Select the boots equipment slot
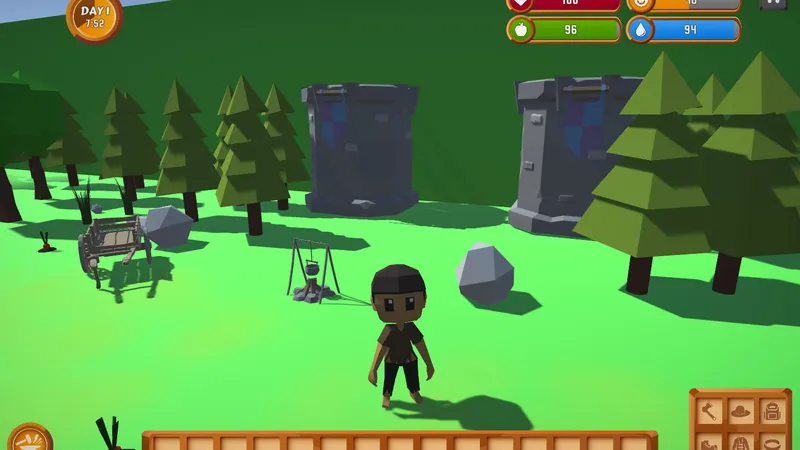Viewport: 800px width, 450px height. 710,441
